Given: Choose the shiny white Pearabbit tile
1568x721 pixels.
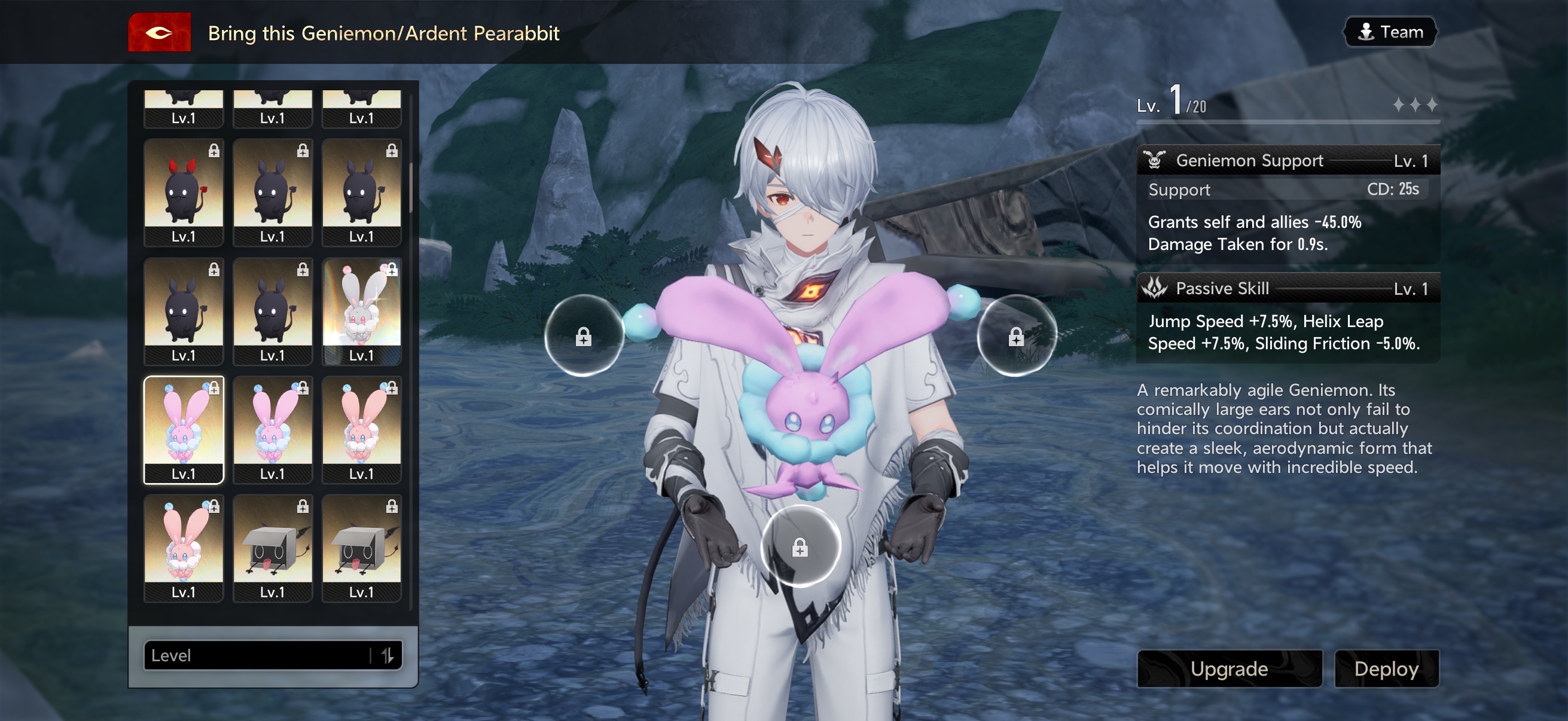Looking at the screenshot, I should coord(361,311).
